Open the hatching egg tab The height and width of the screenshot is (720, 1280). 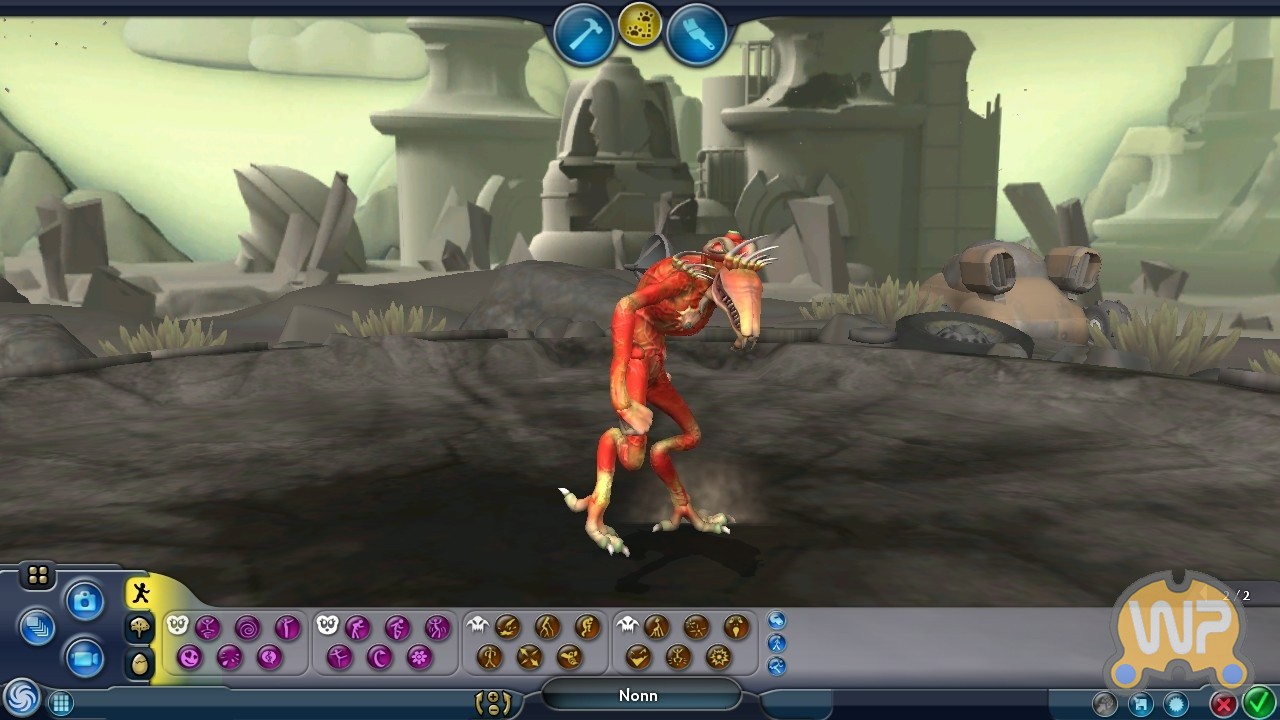pyautogui.click(x=140, y=662)
